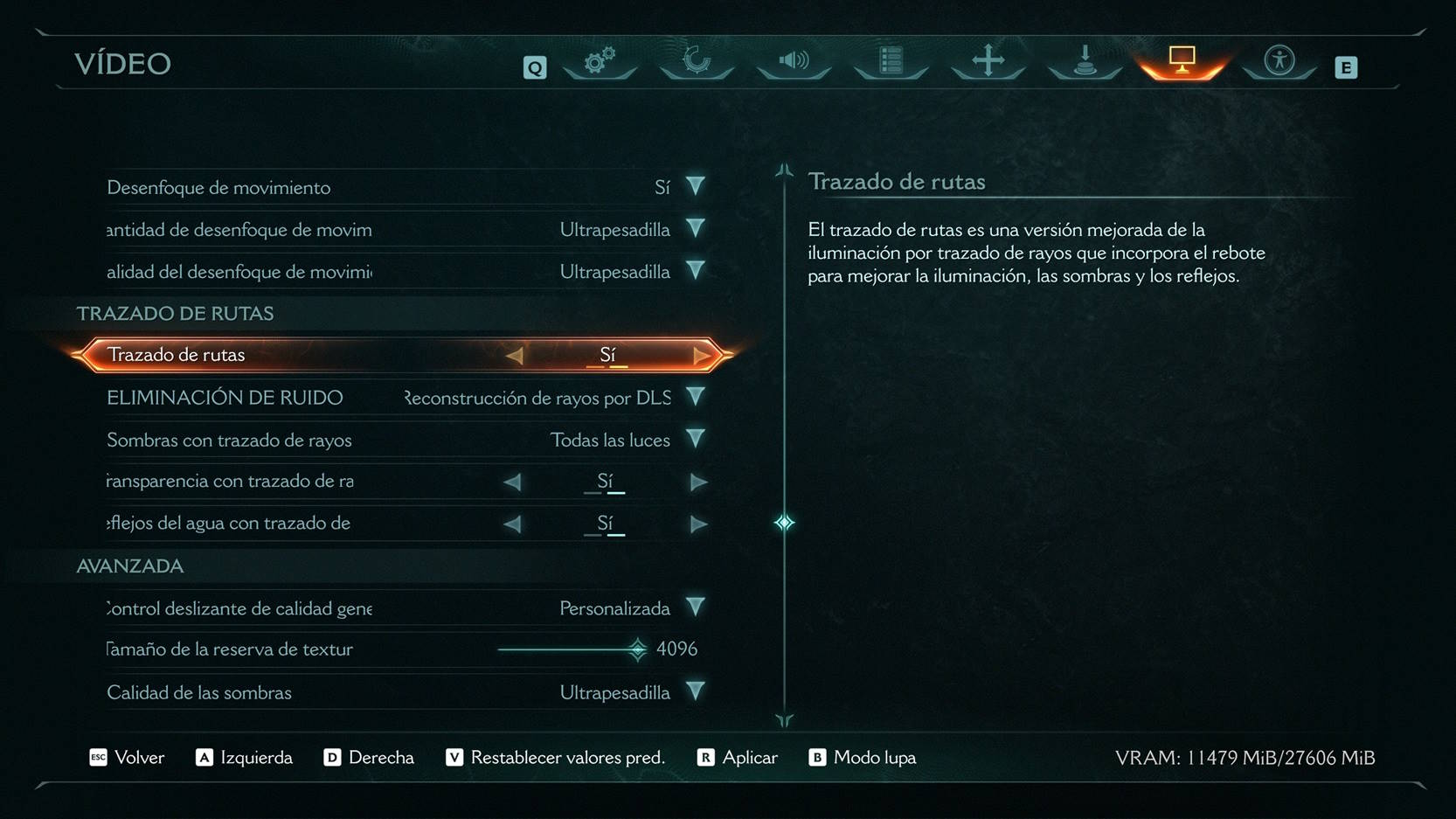Open the audio speaker tab
The image size is (1456, 819).
tap(794, 61)
